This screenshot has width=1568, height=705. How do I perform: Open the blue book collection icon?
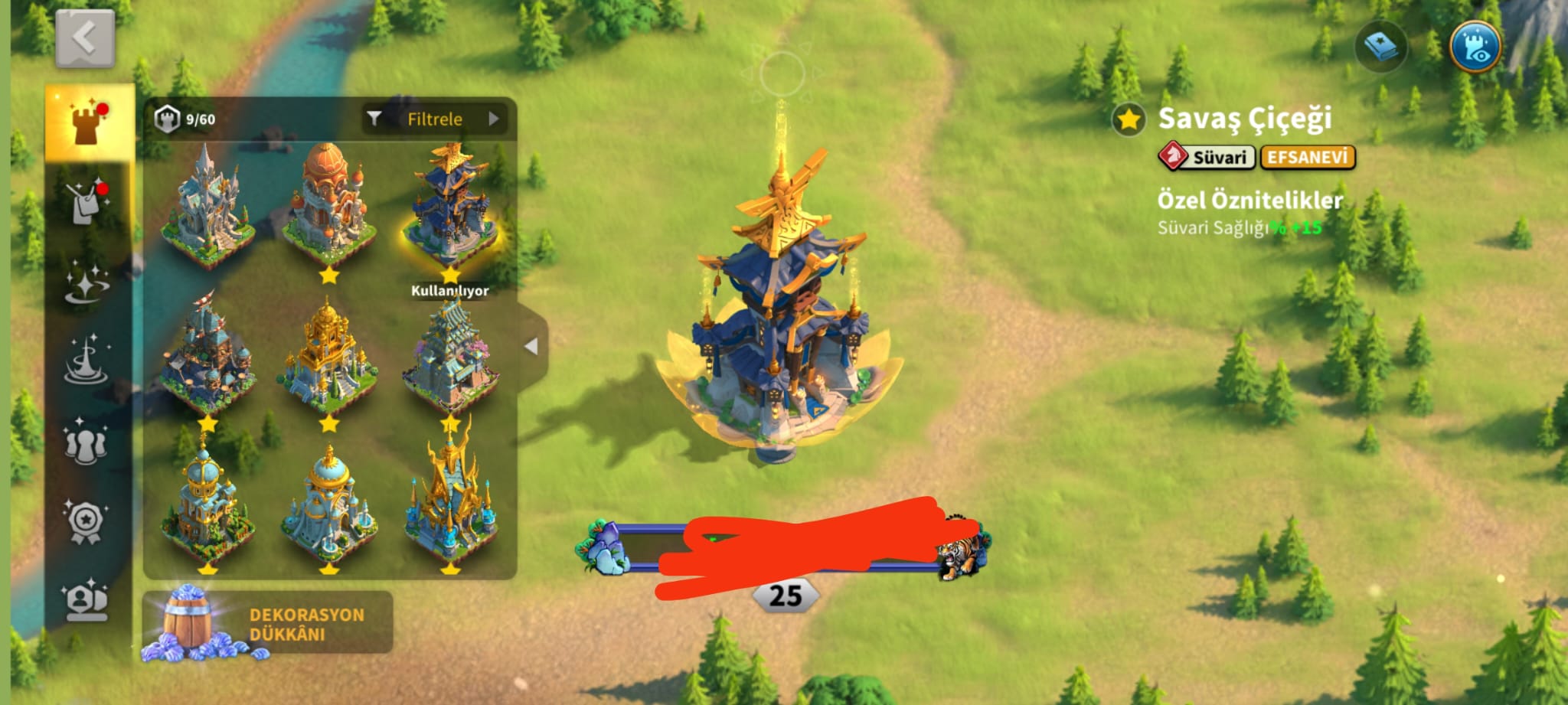pos(1380,47)
